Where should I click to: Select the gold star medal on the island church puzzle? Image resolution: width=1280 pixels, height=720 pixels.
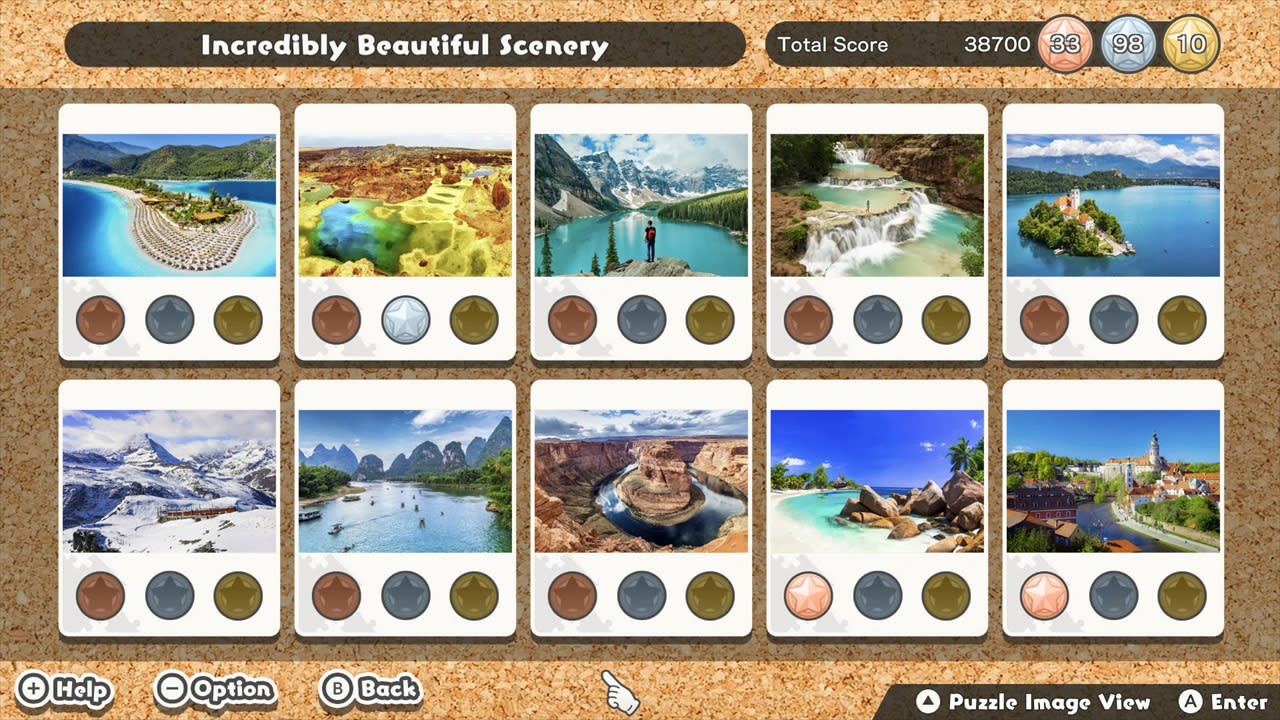(x=1182, y=320)
